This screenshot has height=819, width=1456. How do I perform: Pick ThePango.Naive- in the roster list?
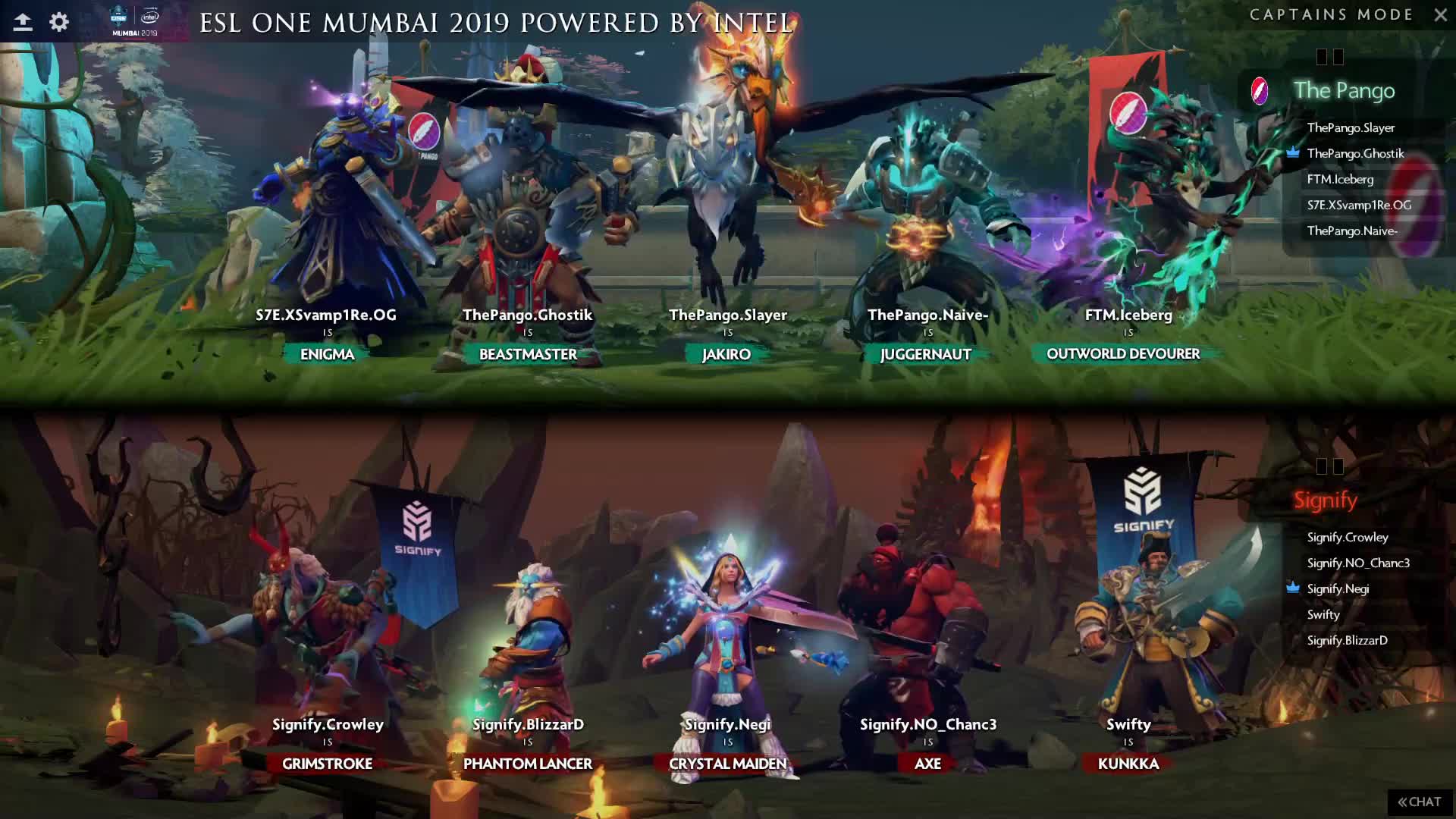1352,231
